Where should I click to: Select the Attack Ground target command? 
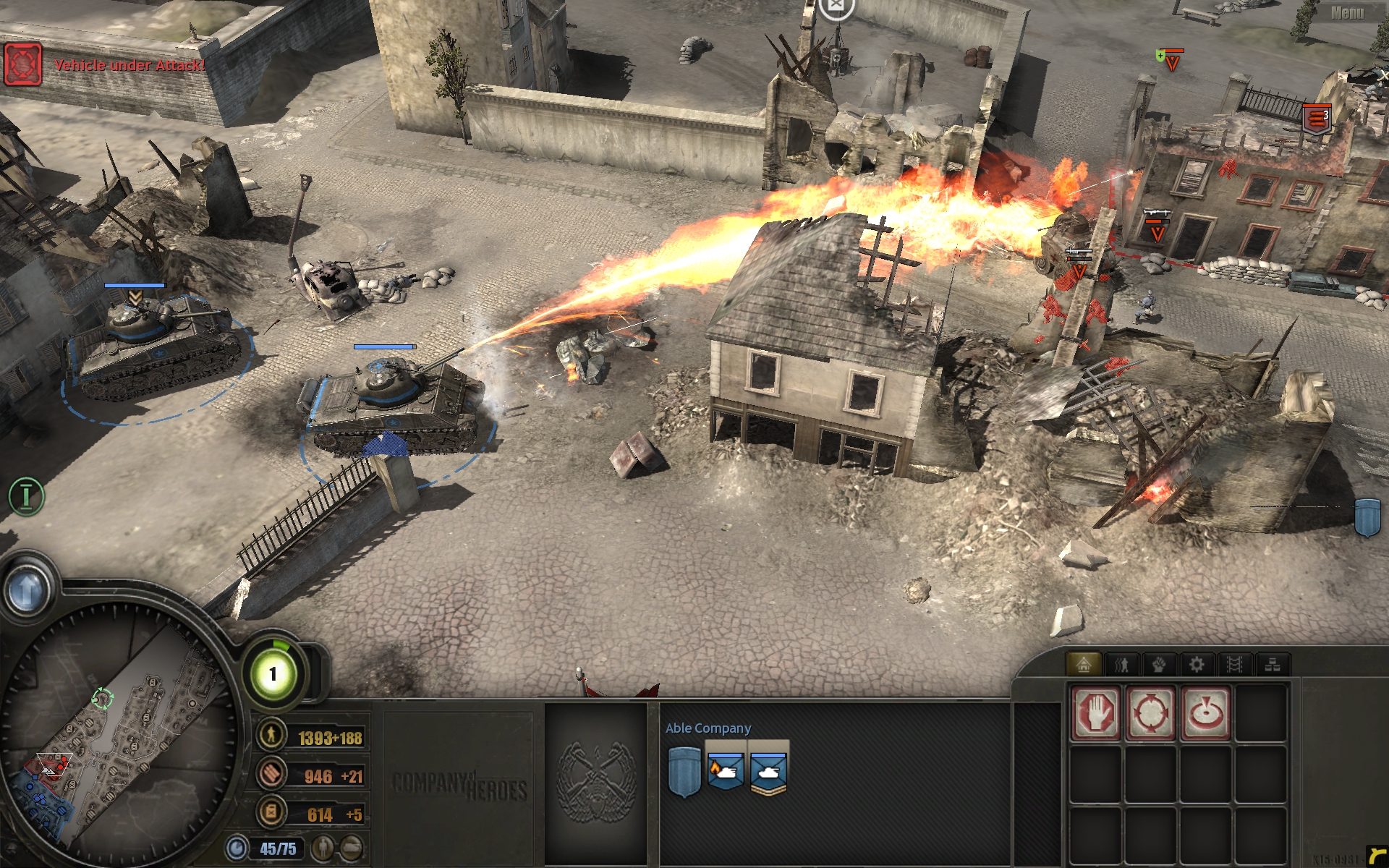click(1206, 713)
